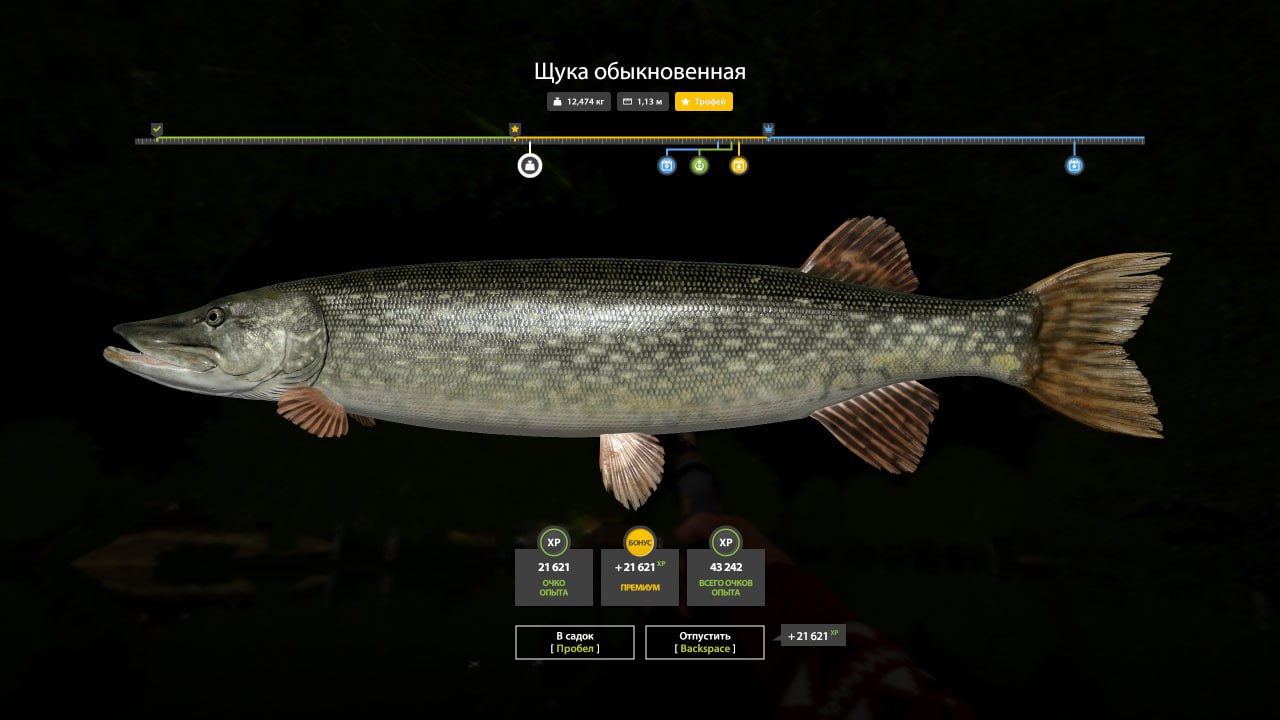Click the yellow Трофей badge
Image resolution: width=1280 pixels, height=720 pixels.
pos(704,102)
